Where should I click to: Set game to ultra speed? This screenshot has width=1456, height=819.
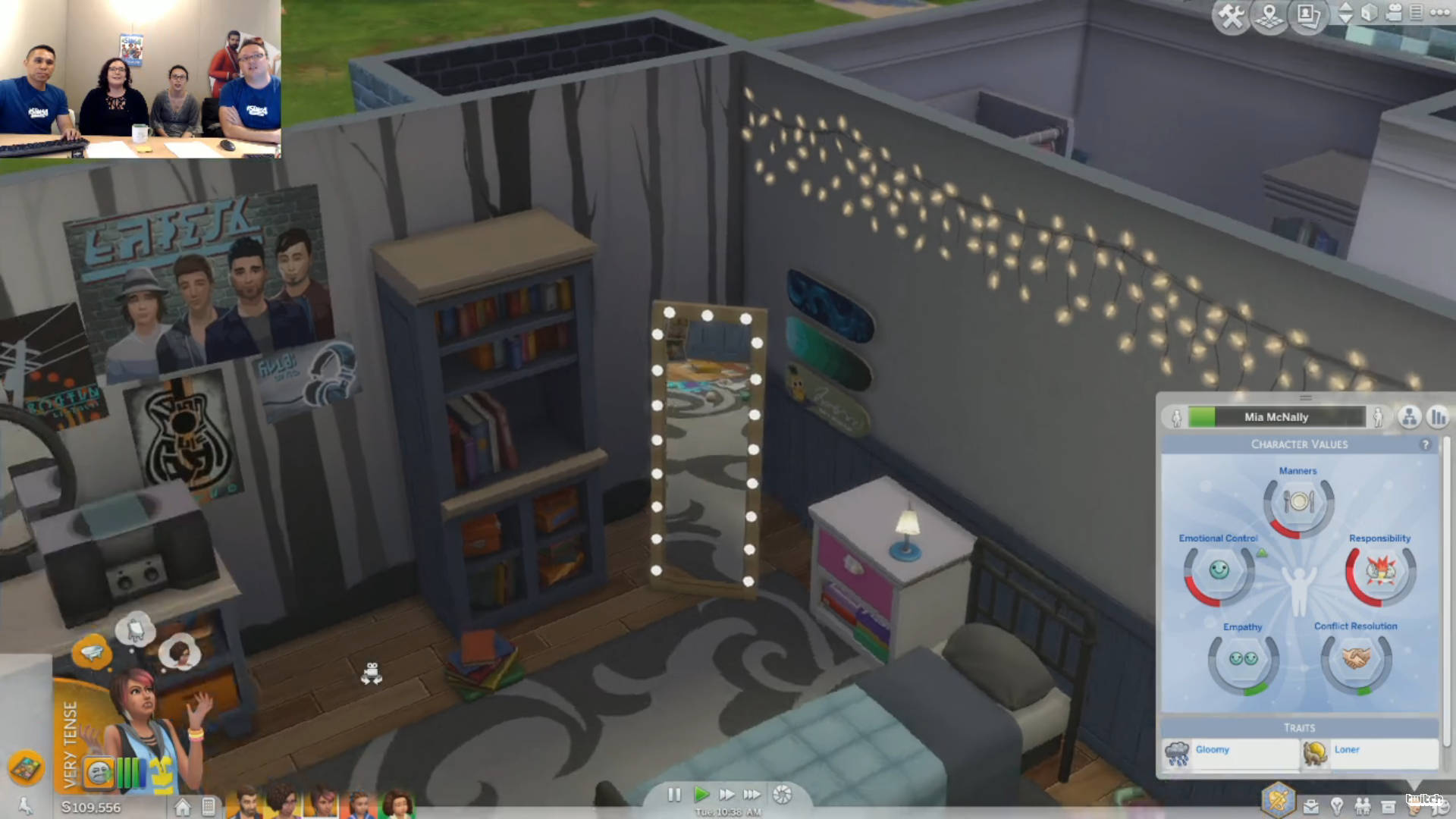(x=752, y=794)
